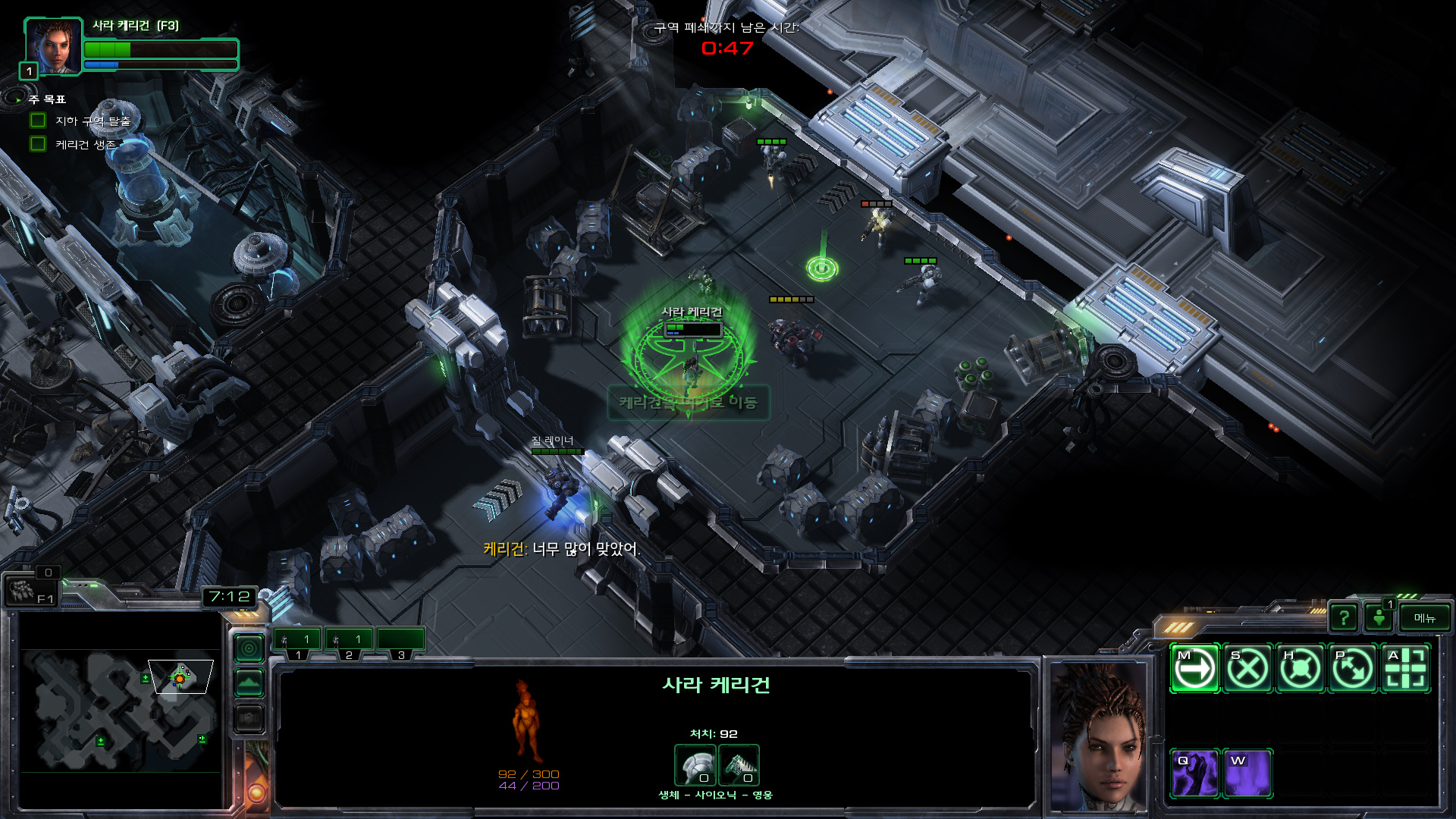Choose the Patrol command (P)
The height and width of the screenshot is (819, 1456).
point(1353,669)
